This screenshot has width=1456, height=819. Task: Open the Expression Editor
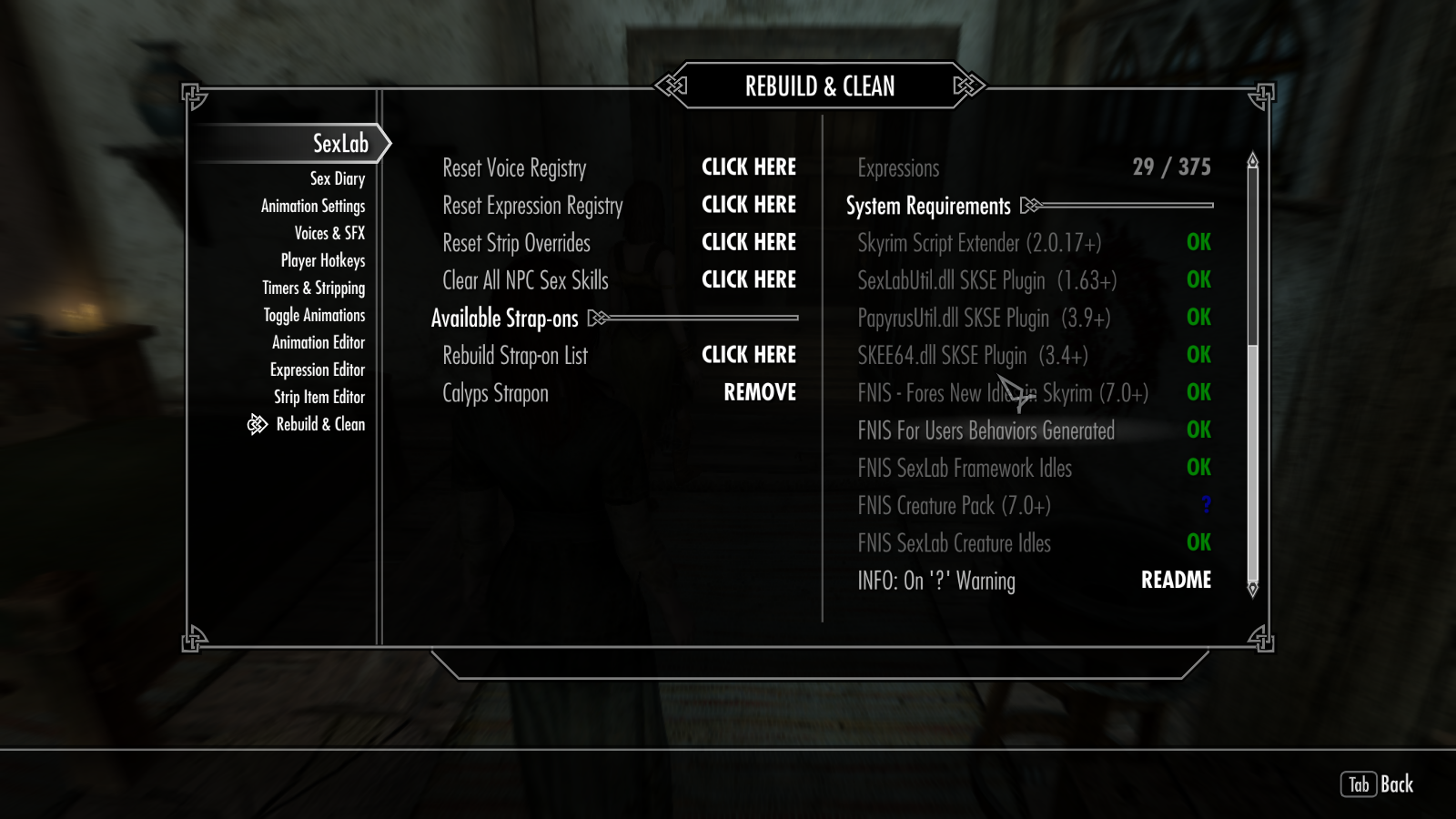pyautogui.click(x=318, y=370)
